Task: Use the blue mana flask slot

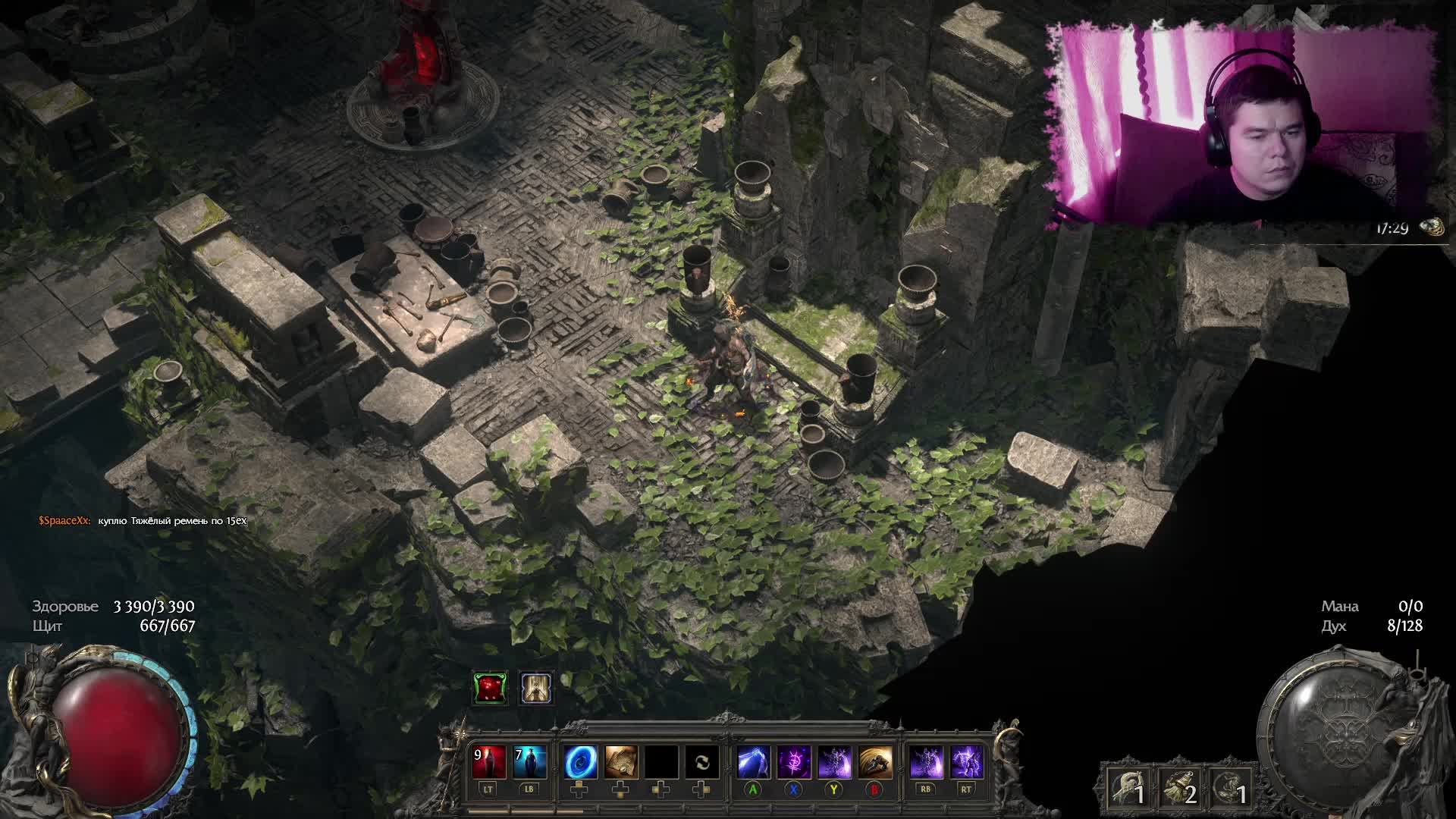Action: point(529,762)
